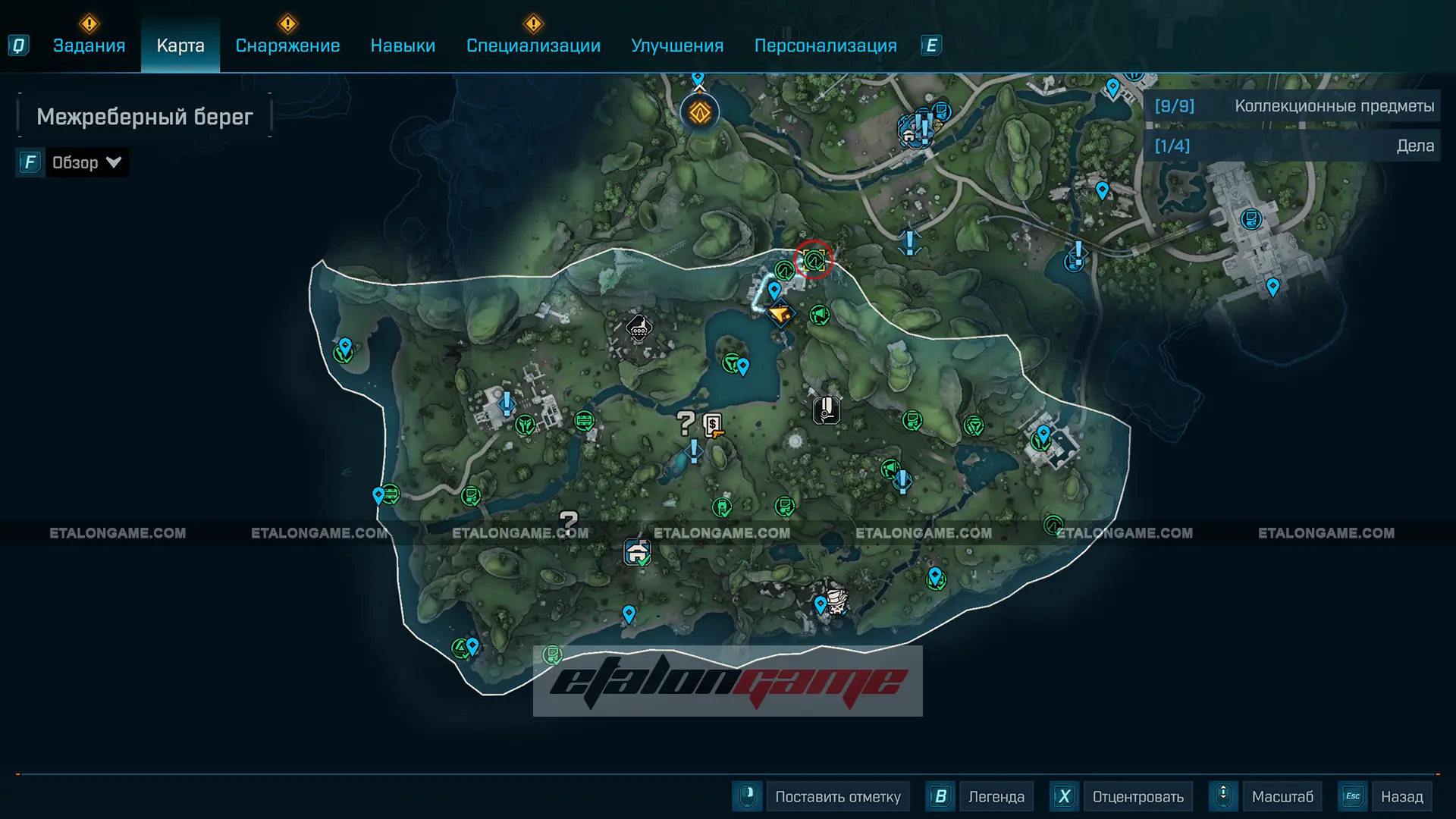Go back with the Назад button
Screen dimensions: 1456x819
(x=1401, y=796)
